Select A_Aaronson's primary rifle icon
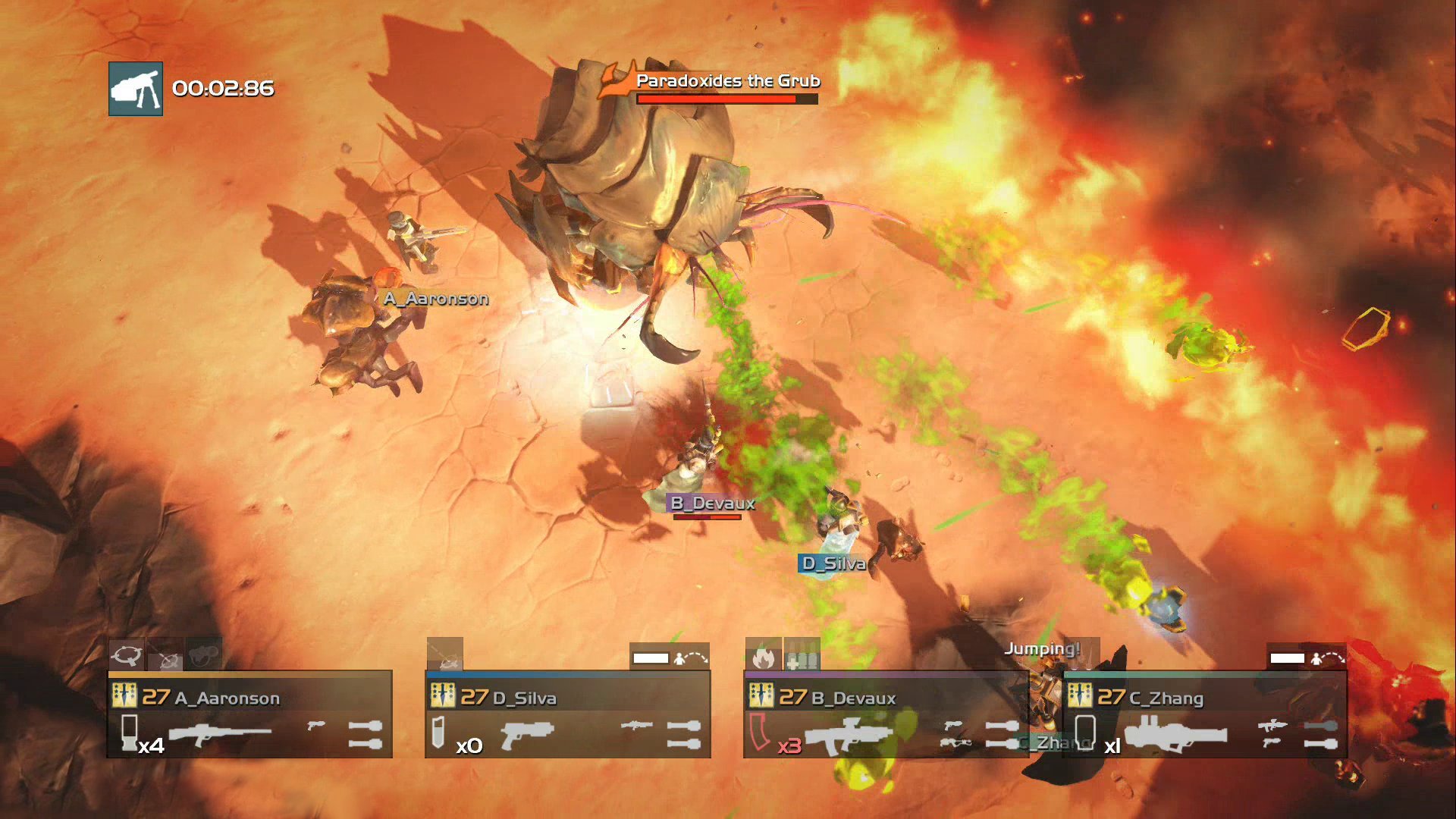This screenshot has height=819, width=1456. [x=220, y=734]
